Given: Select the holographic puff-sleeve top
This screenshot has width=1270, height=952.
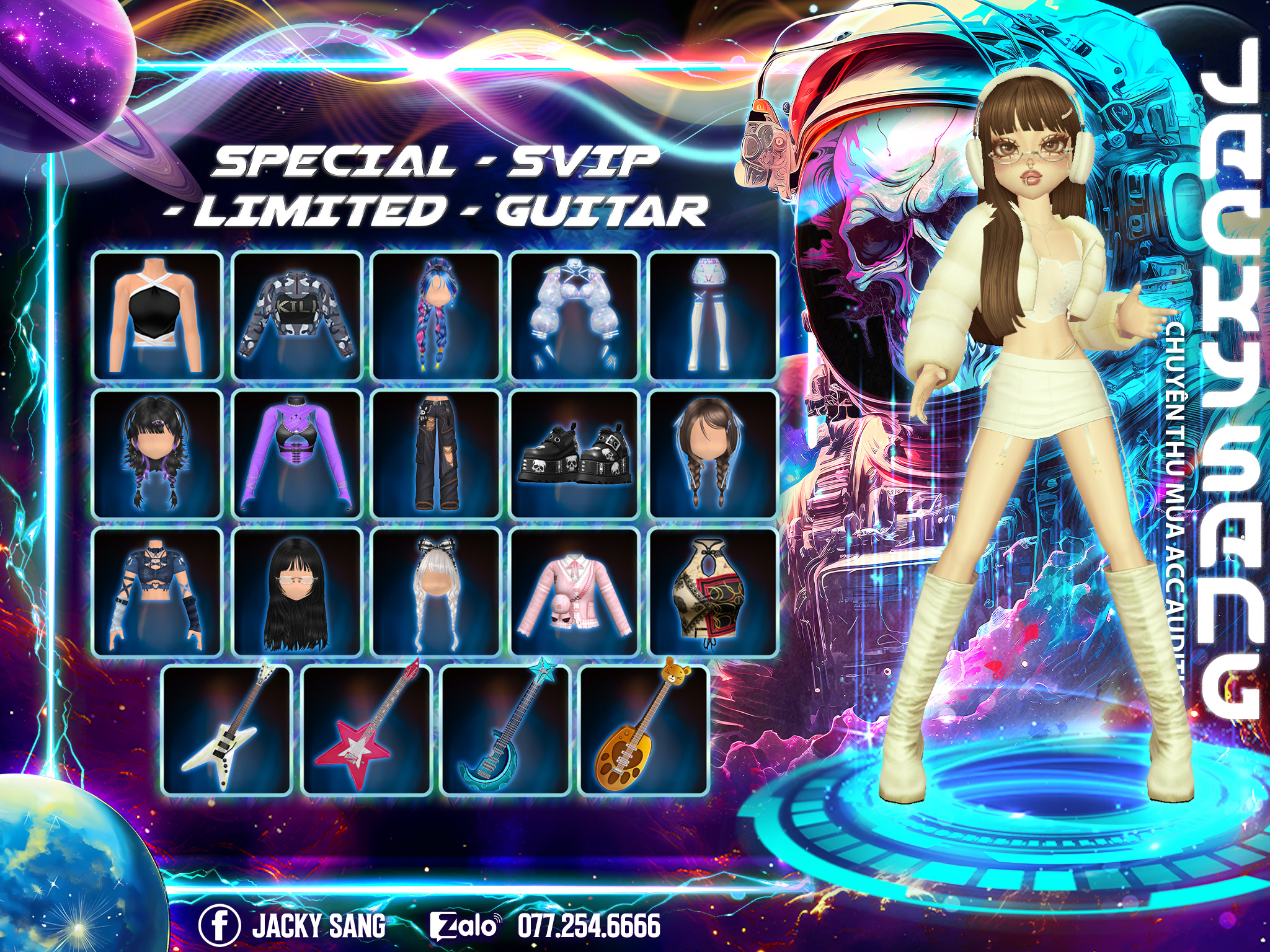Looking at the screenshot, I should pyautogui.click(x=575, y=315).
